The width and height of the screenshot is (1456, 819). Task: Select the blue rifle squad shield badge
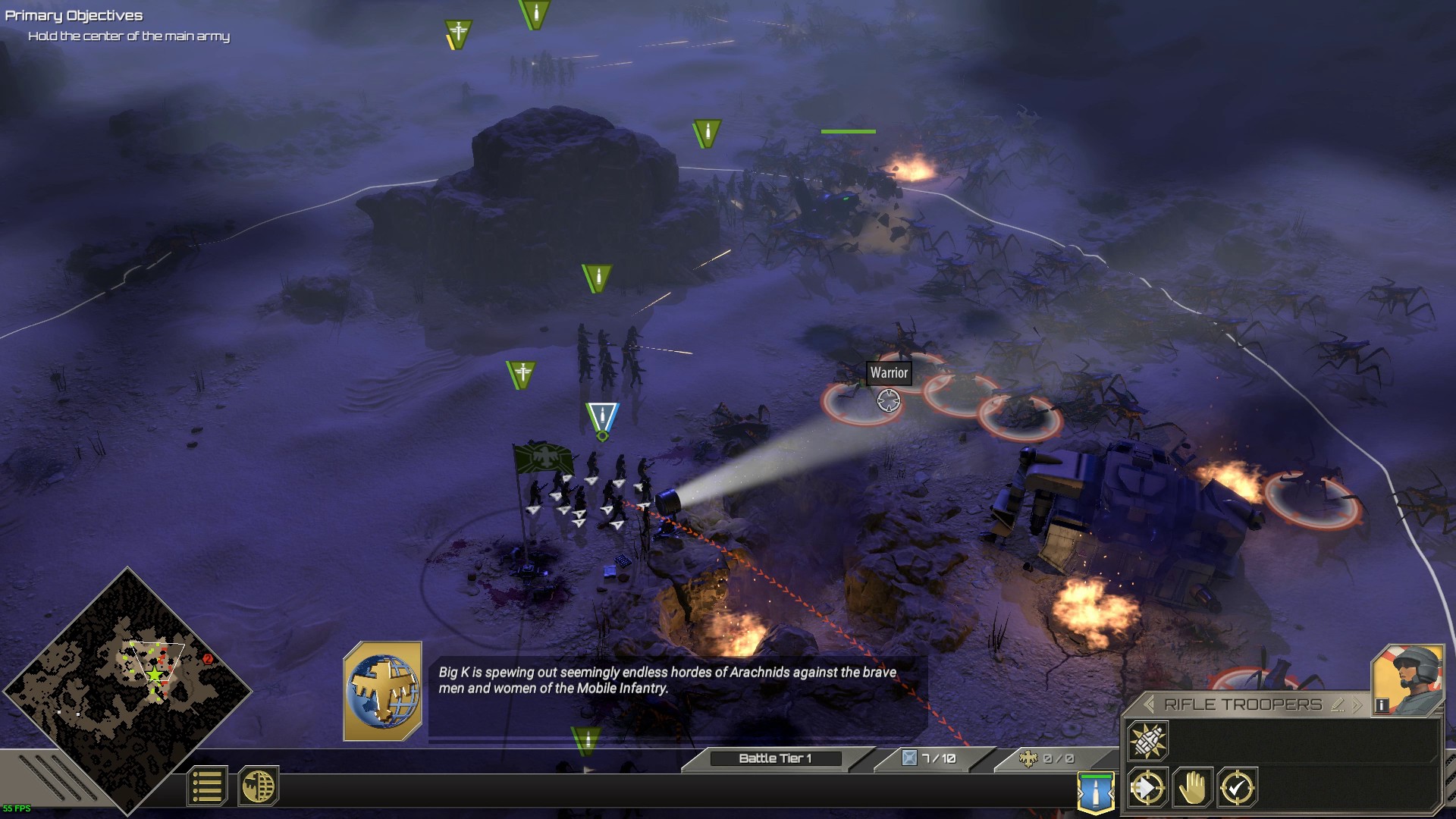tap(1096, 792)
